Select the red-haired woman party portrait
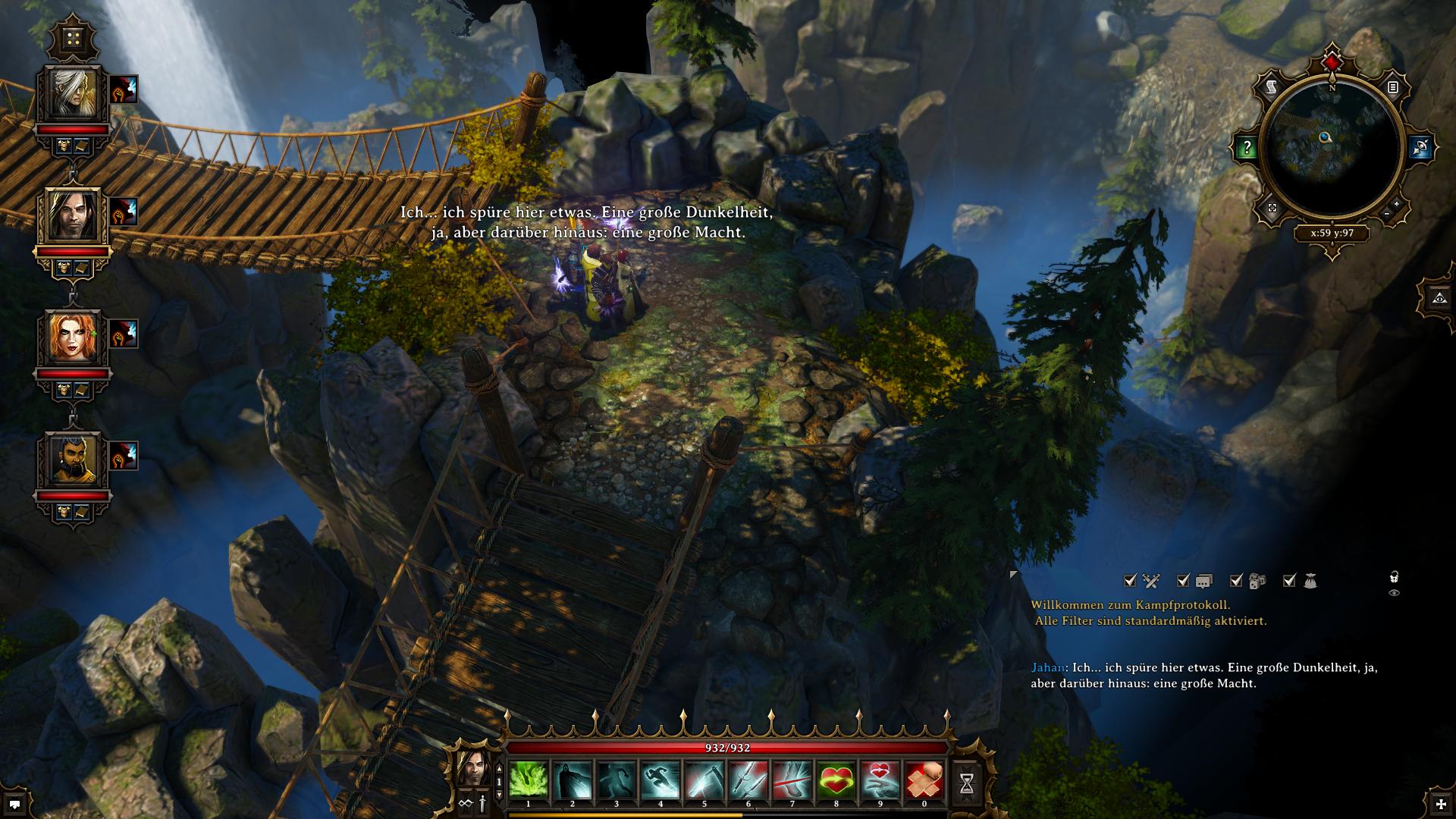This screenshot has height=819, width=1456. click(x=74, y=338)
